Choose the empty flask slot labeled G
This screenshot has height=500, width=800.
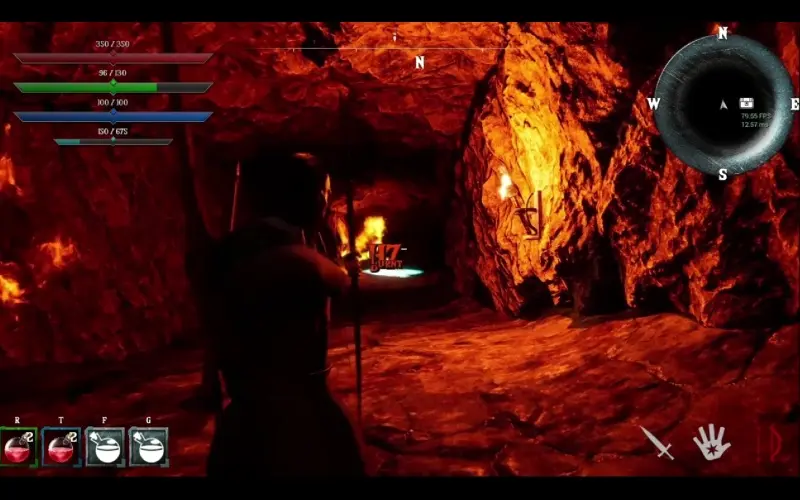[x=149, y=447]
